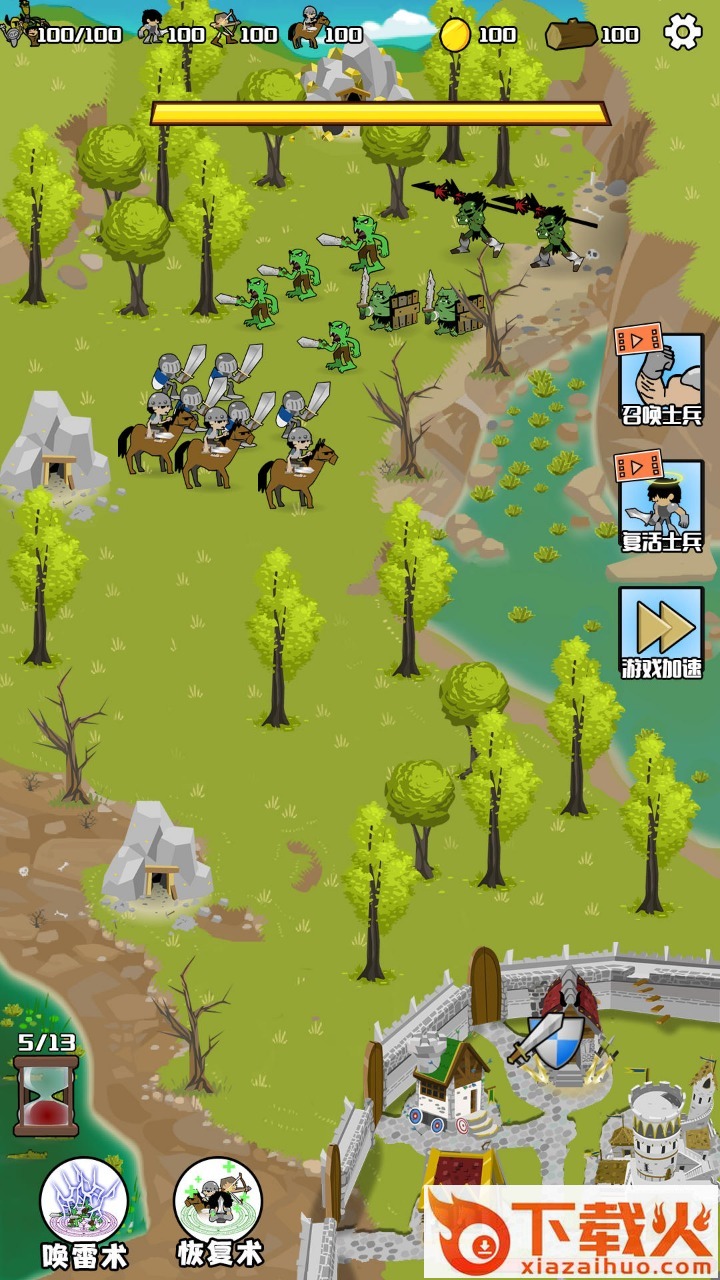
Task: Cast the 唤雷术 lightning spell
Action: [84, 1203]
